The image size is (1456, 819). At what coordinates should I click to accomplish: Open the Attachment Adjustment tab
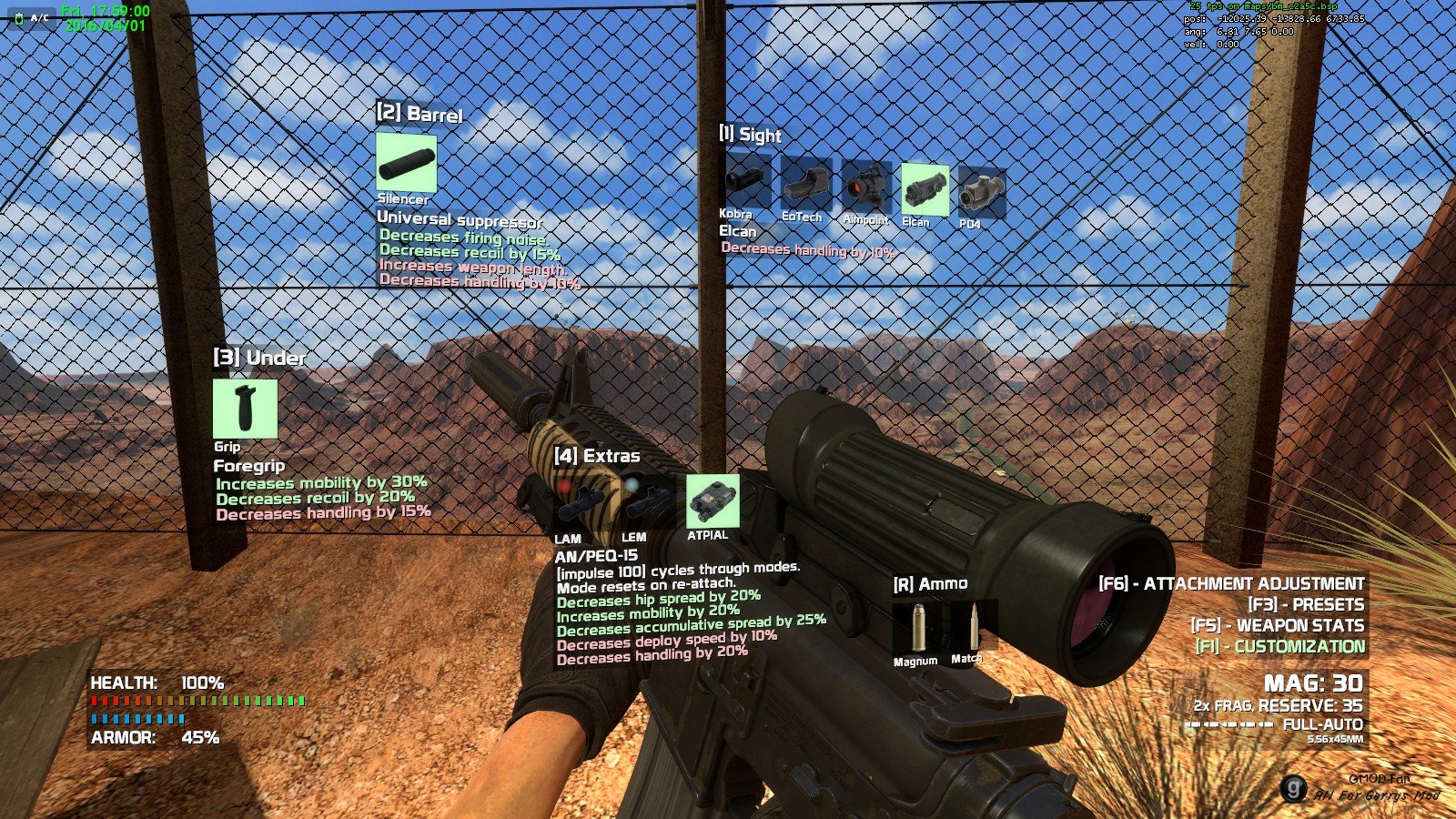[1231, 584]
